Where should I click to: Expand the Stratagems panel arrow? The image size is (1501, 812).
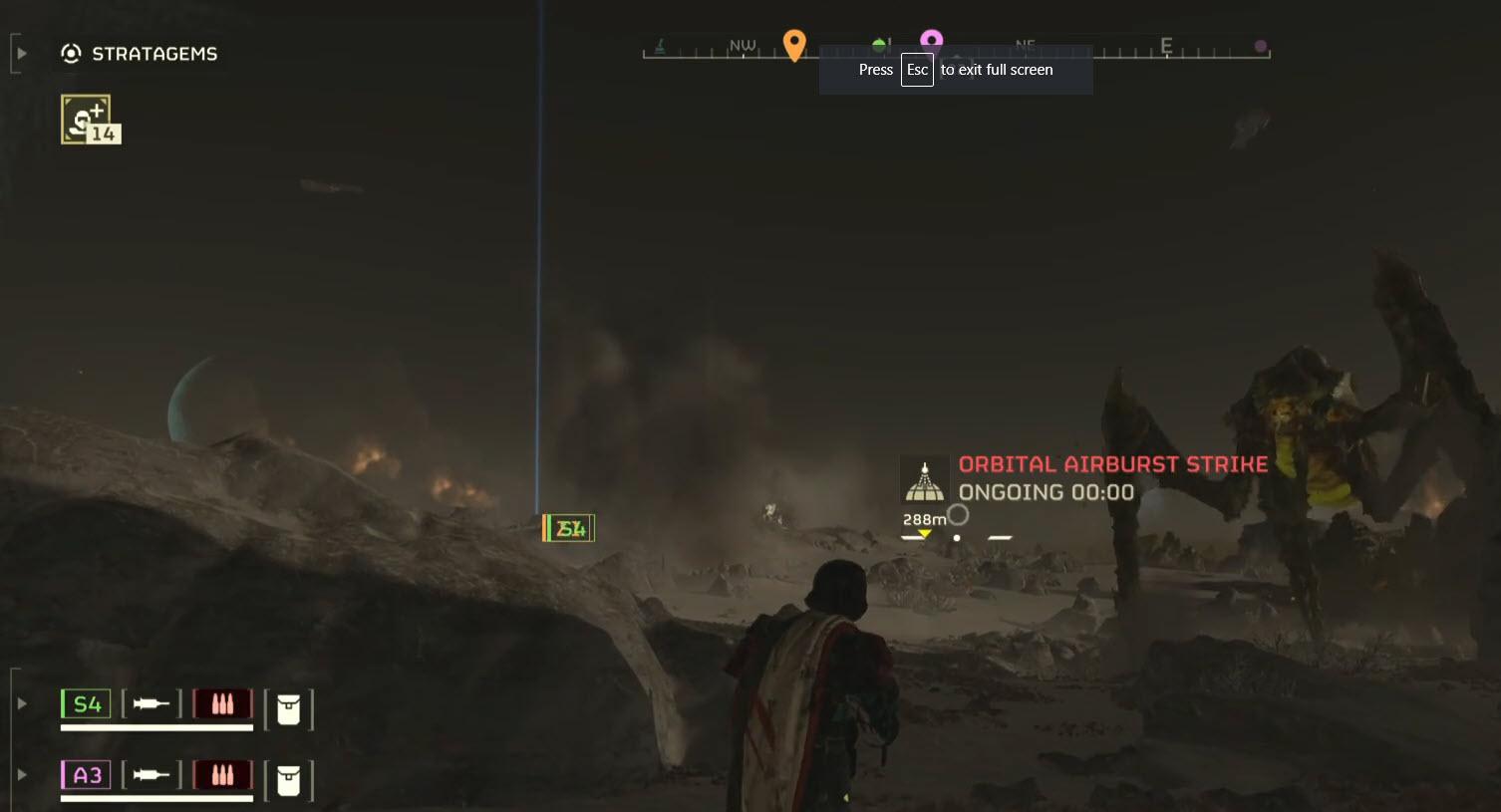pyautogui.click(x=22, y=53)
